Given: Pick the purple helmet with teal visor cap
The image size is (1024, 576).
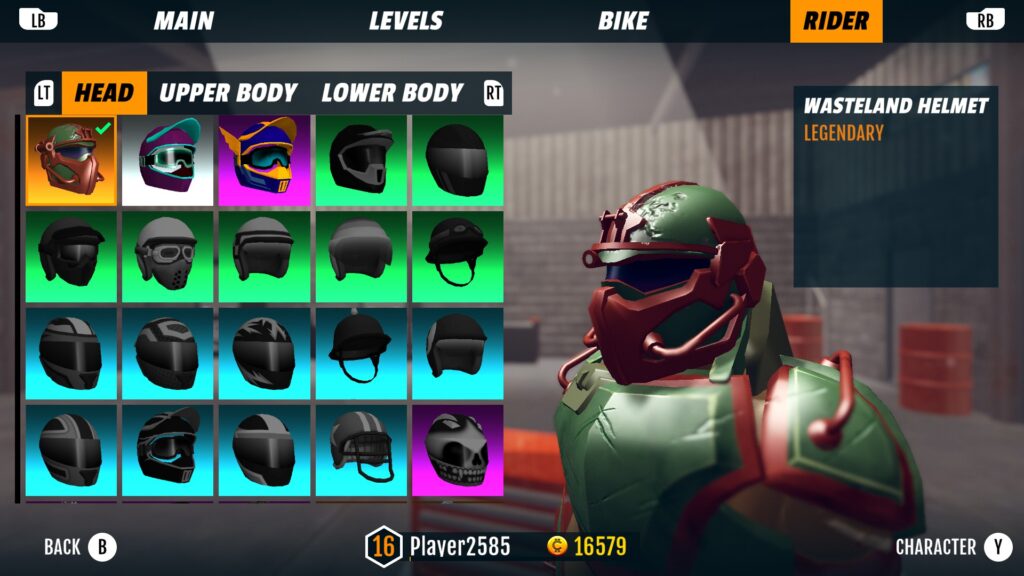Looking at the screenshot, I should [167, 160].
